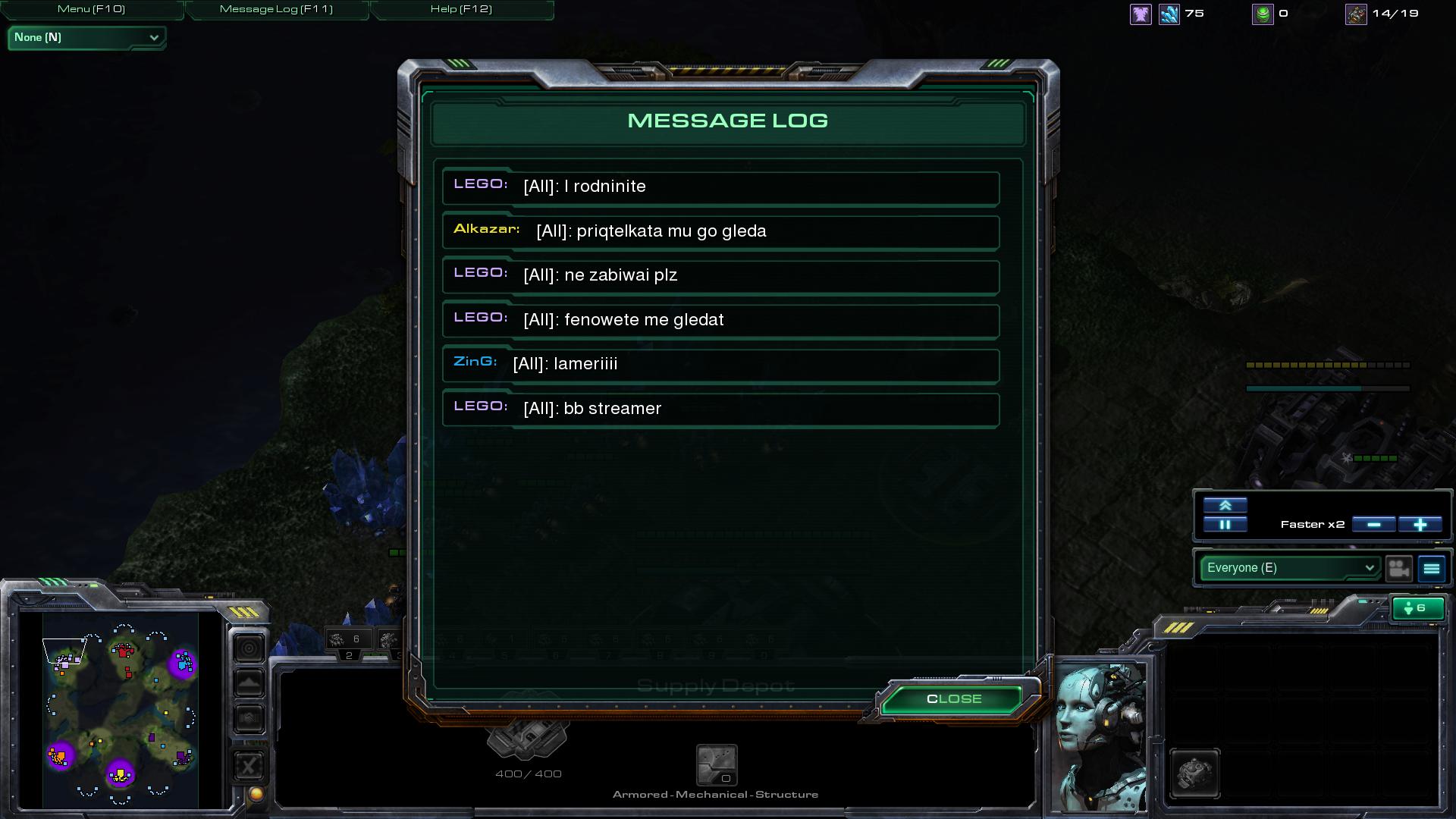The width and height of the screenshot is (1456, 819).
Task: Click the X button beside the minimap
Action: 249,766
